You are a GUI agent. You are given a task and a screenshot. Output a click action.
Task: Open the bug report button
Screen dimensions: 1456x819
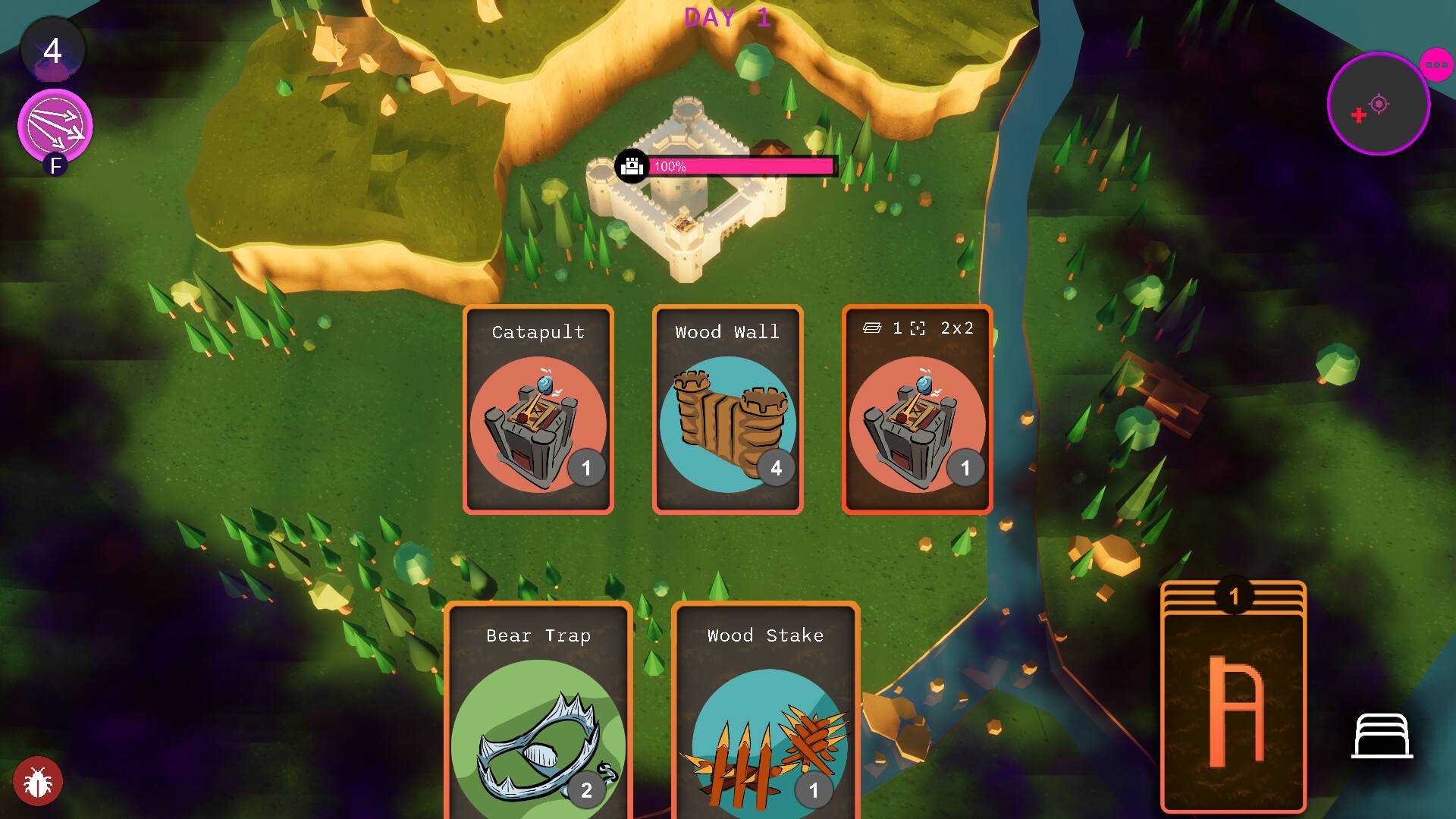click(x=37, y=781)
